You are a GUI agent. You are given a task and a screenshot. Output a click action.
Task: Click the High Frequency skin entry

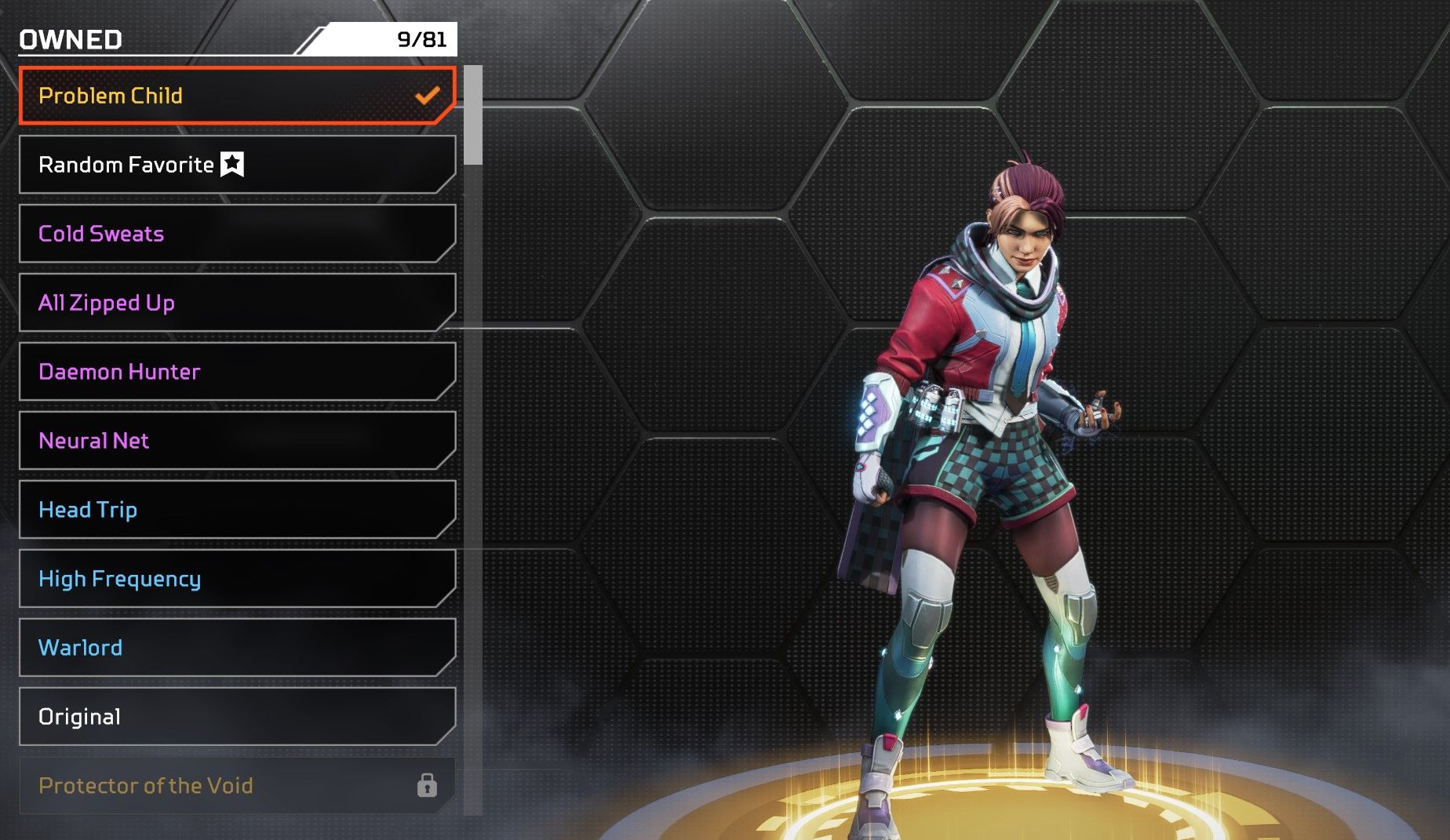click(x=235, y=579)
